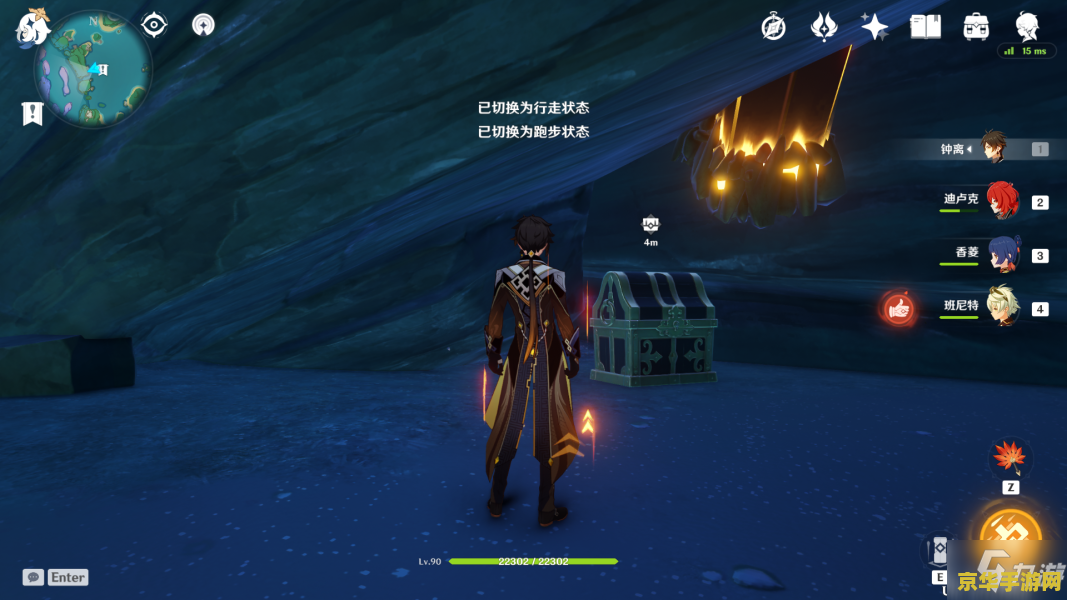Open the Paimon main menu
Screen dimensions: 1067x600
tap(35, 26)
